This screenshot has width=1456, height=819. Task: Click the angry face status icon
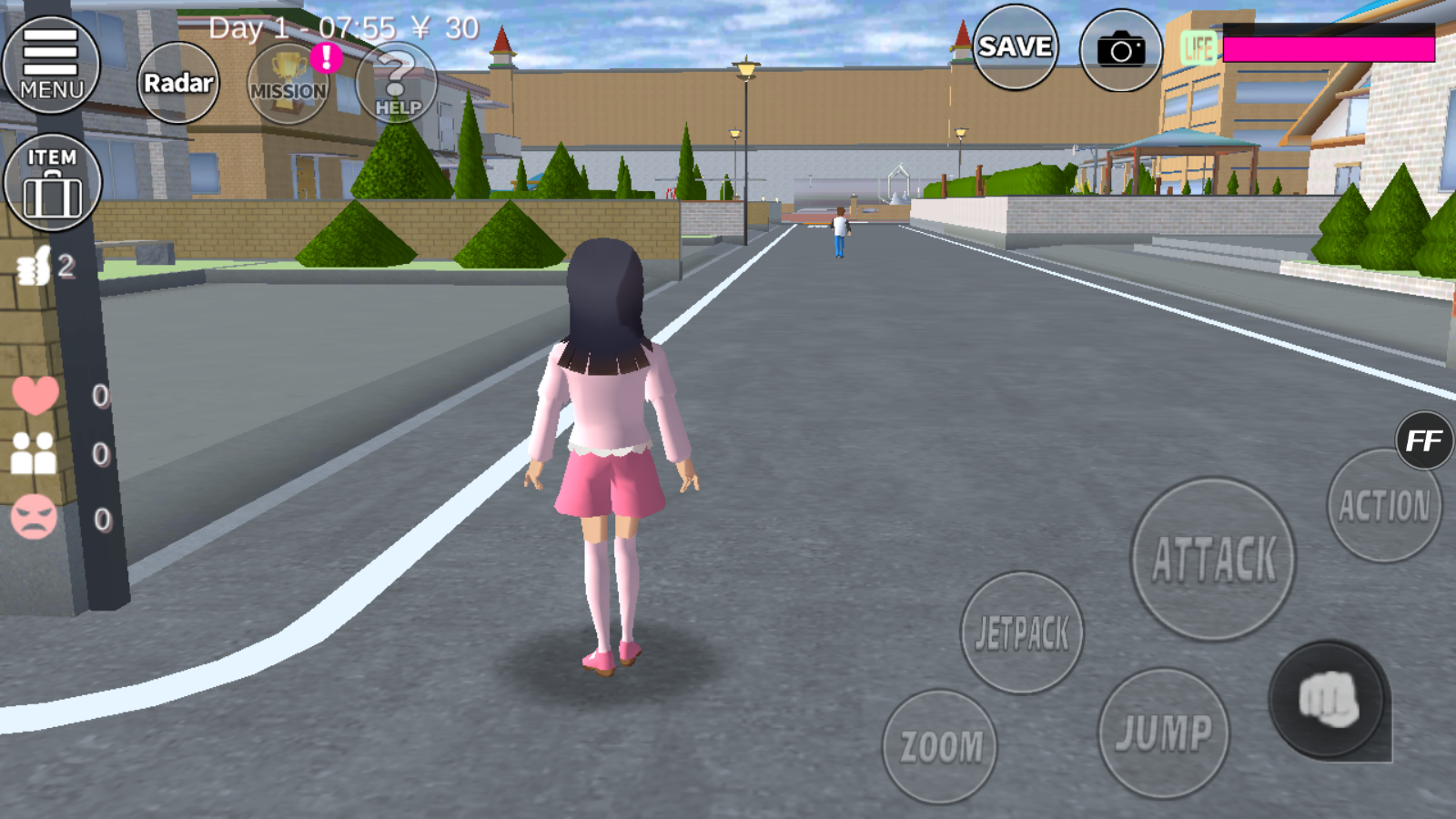click(x=35, y=514)
